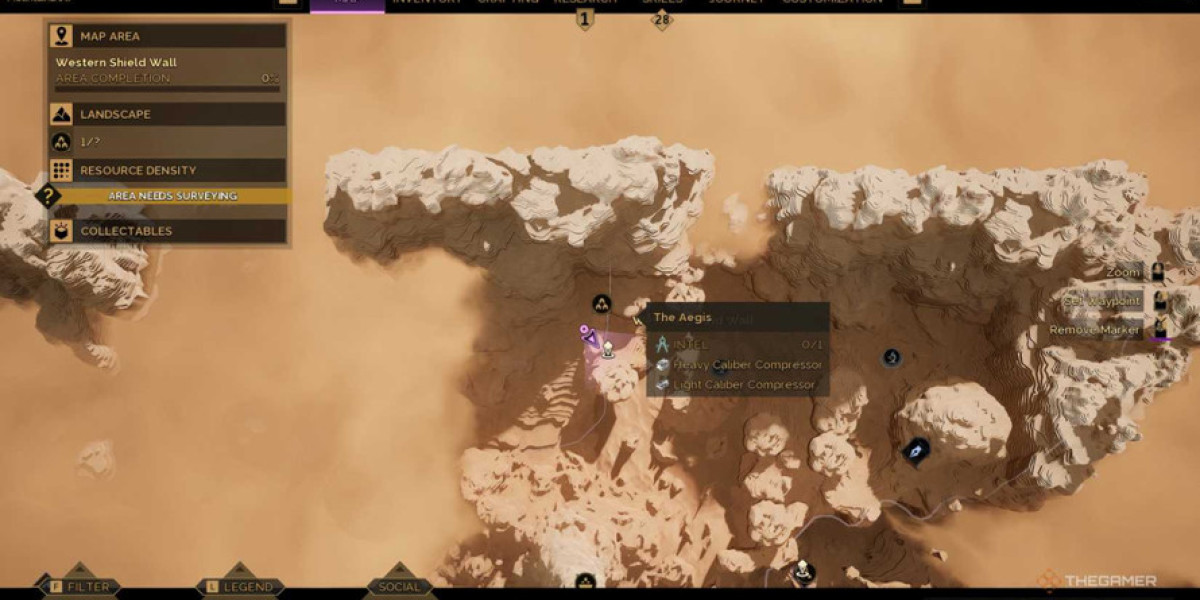Open the Filter options button

click(x=78, y=586)
